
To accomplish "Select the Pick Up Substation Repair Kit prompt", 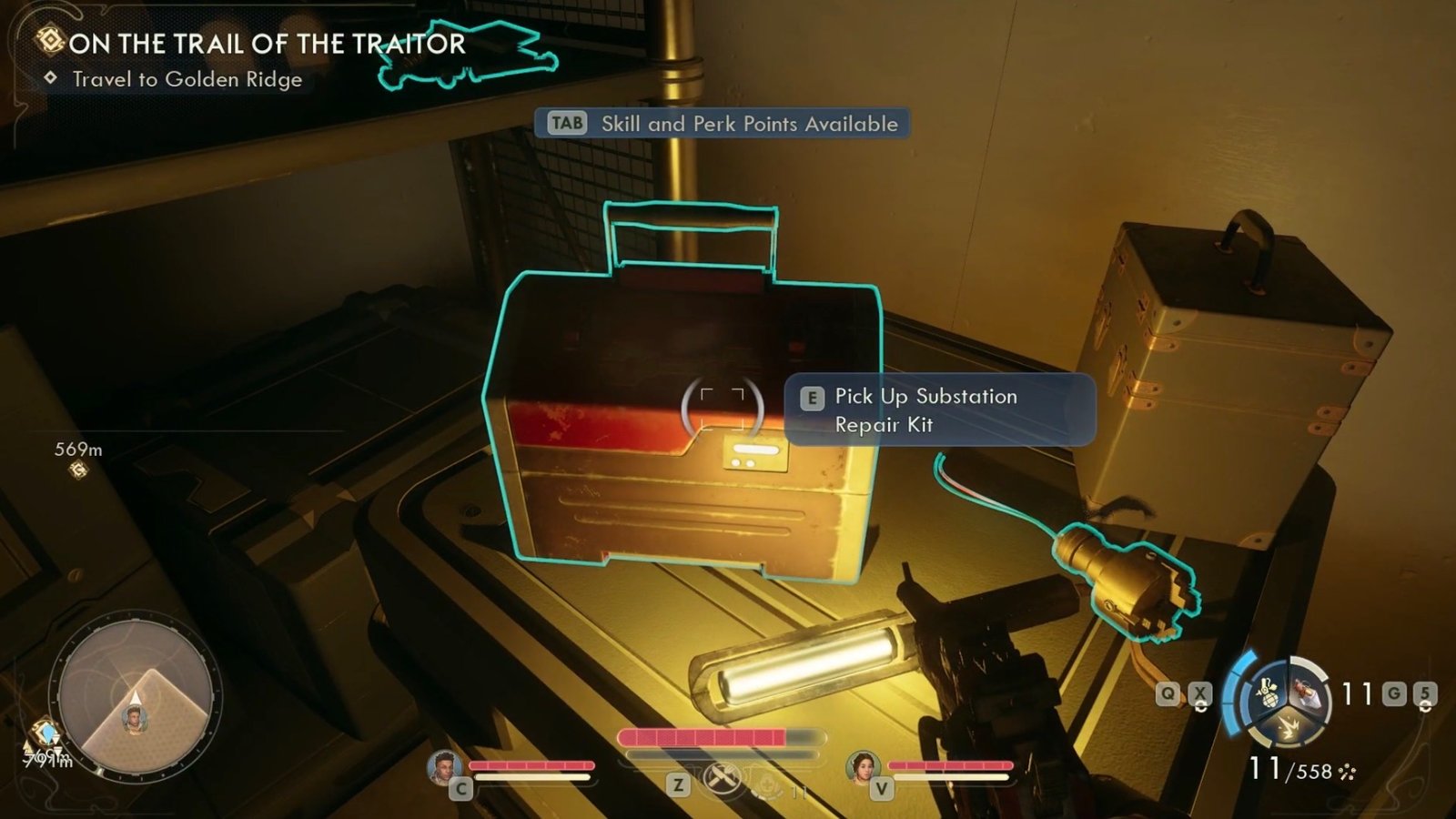I will point(939,410).
